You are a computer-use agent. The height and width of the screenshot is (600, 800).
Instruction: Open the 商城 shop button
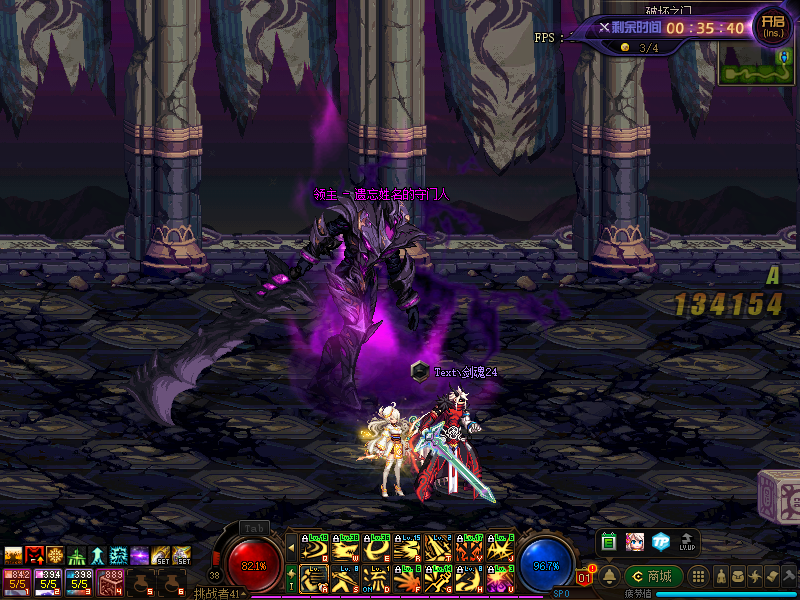click(x=654, y=576)
